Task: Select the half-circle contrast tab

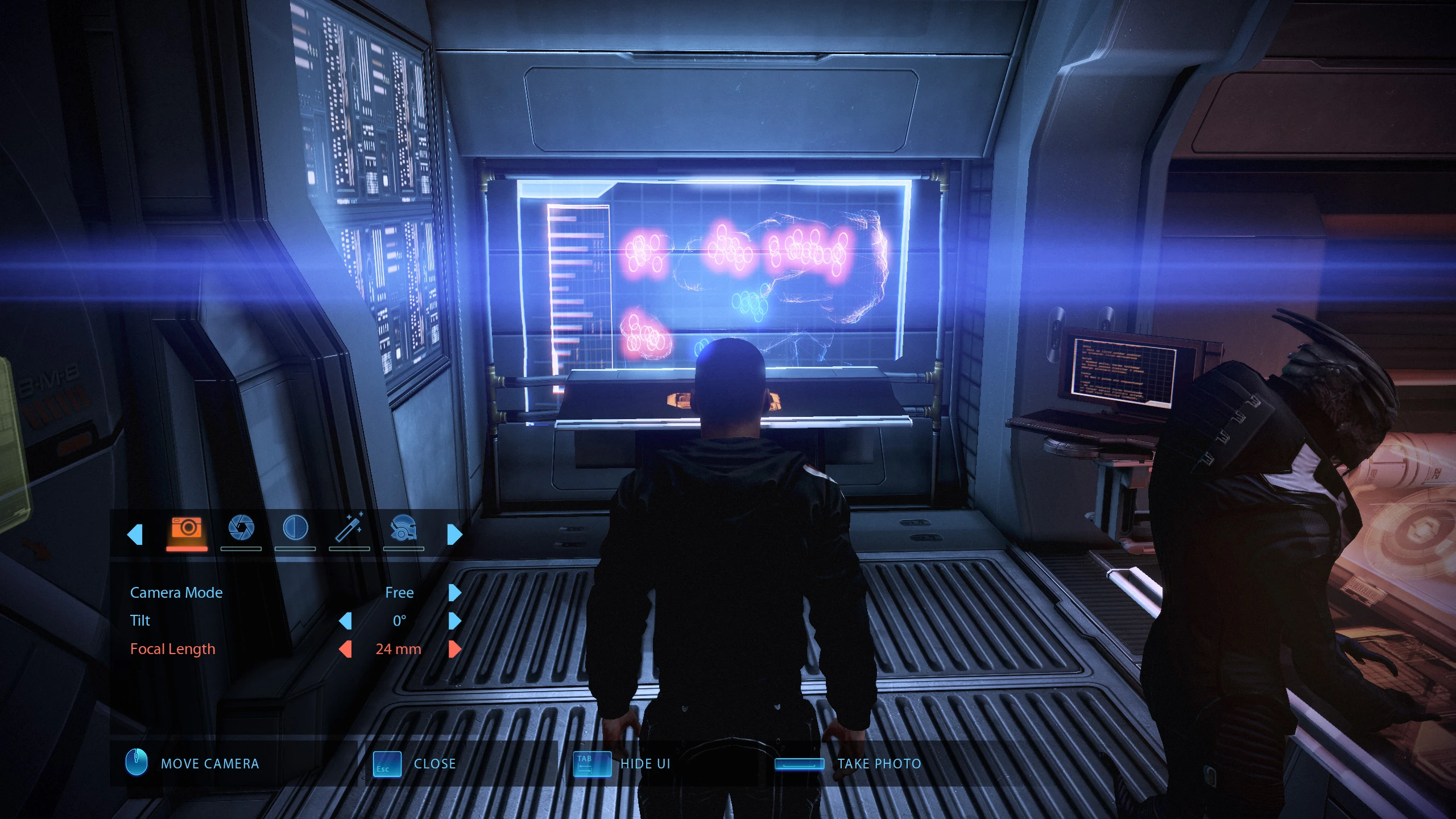Action: pos(295,530)
